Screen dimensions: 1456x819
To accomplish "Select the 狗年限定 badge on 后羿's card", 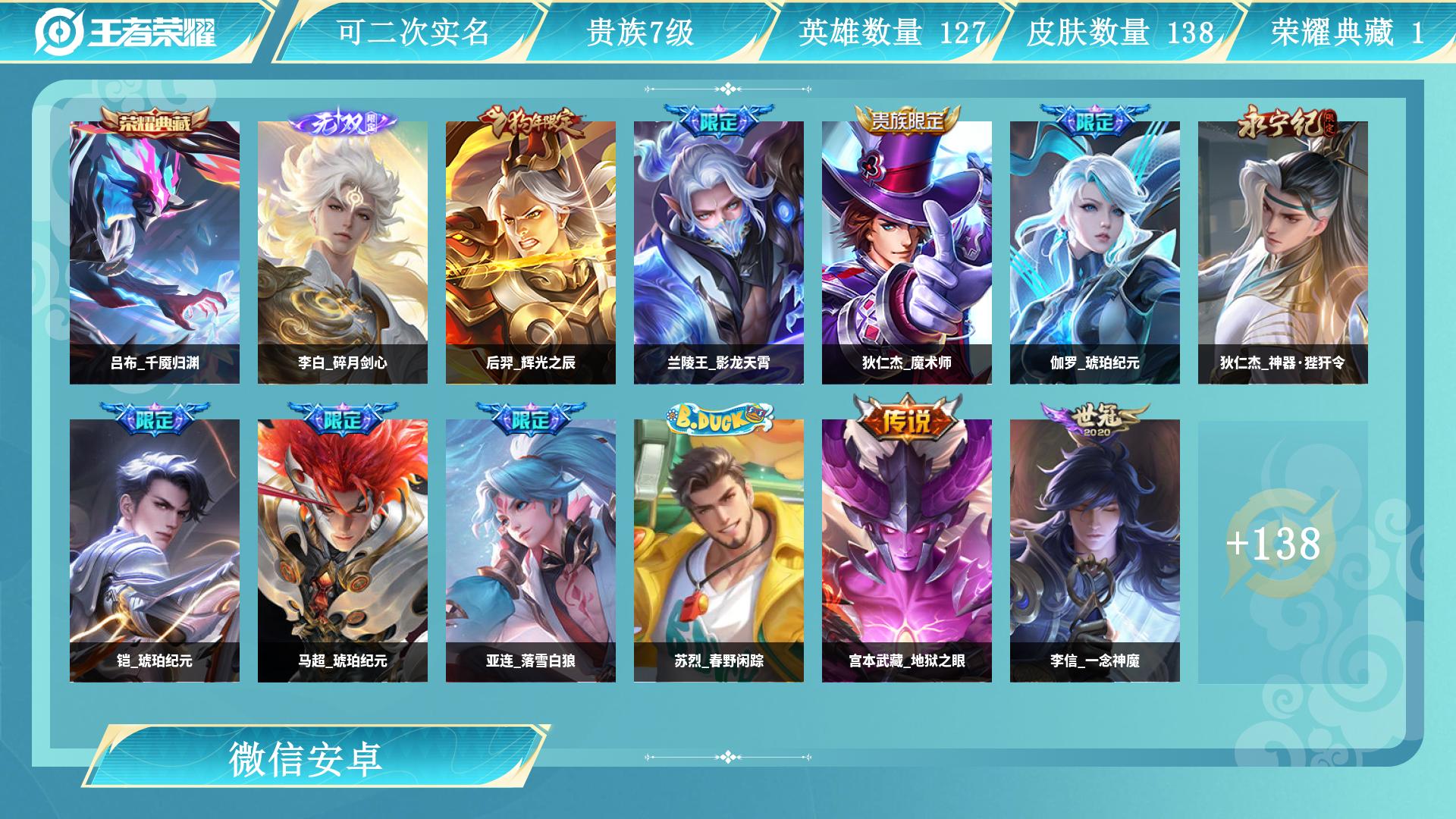I will tap(535, 121).
